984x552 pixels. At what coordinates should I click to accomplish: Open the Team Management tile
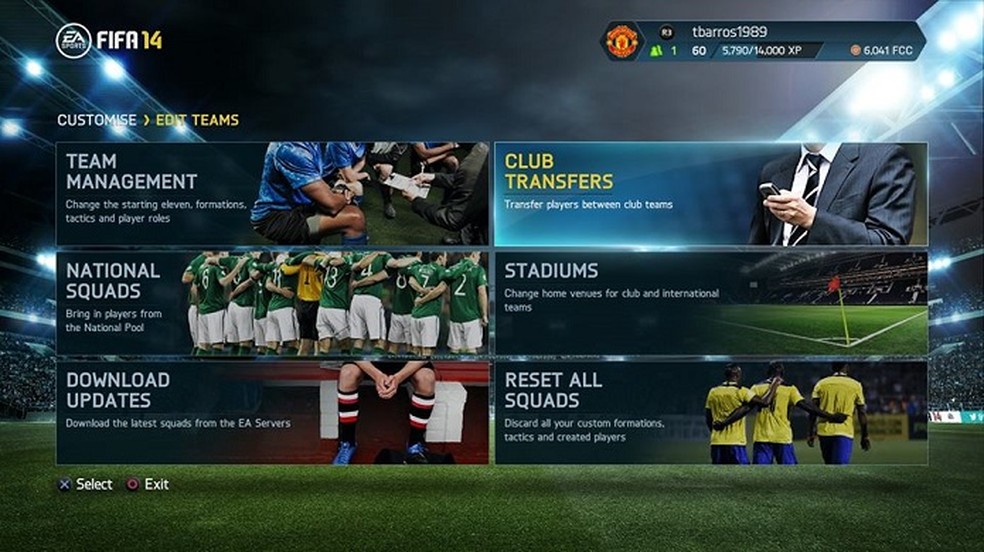pos(272,194)
